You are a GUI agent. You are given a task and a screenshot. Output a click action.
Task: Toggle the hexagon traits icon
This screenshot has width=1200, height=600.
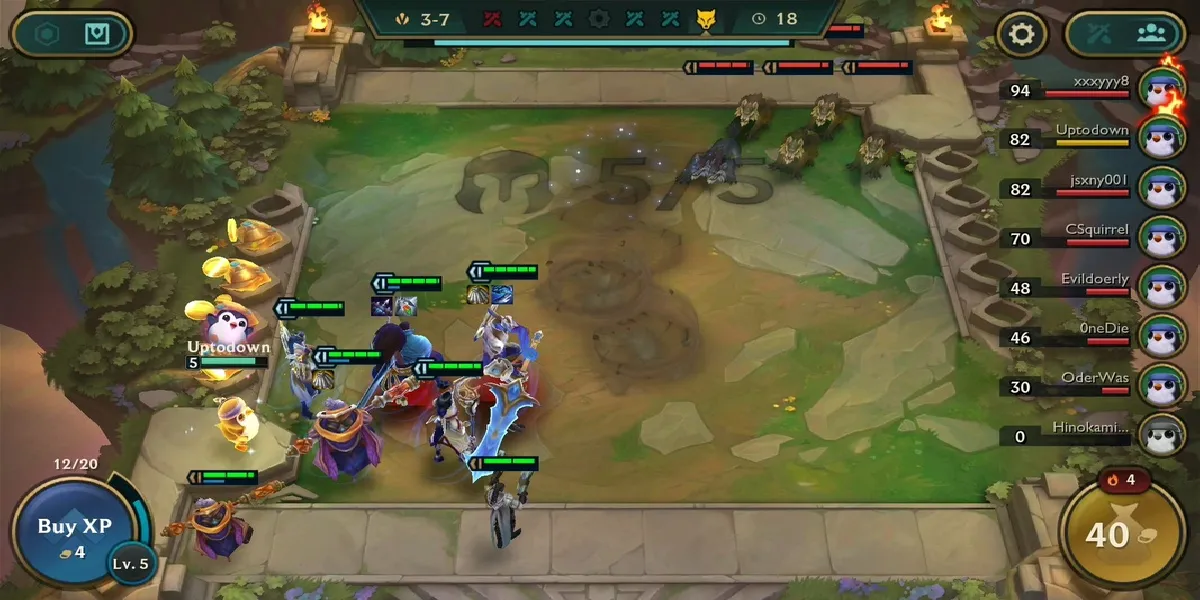[x=47, y=34]
